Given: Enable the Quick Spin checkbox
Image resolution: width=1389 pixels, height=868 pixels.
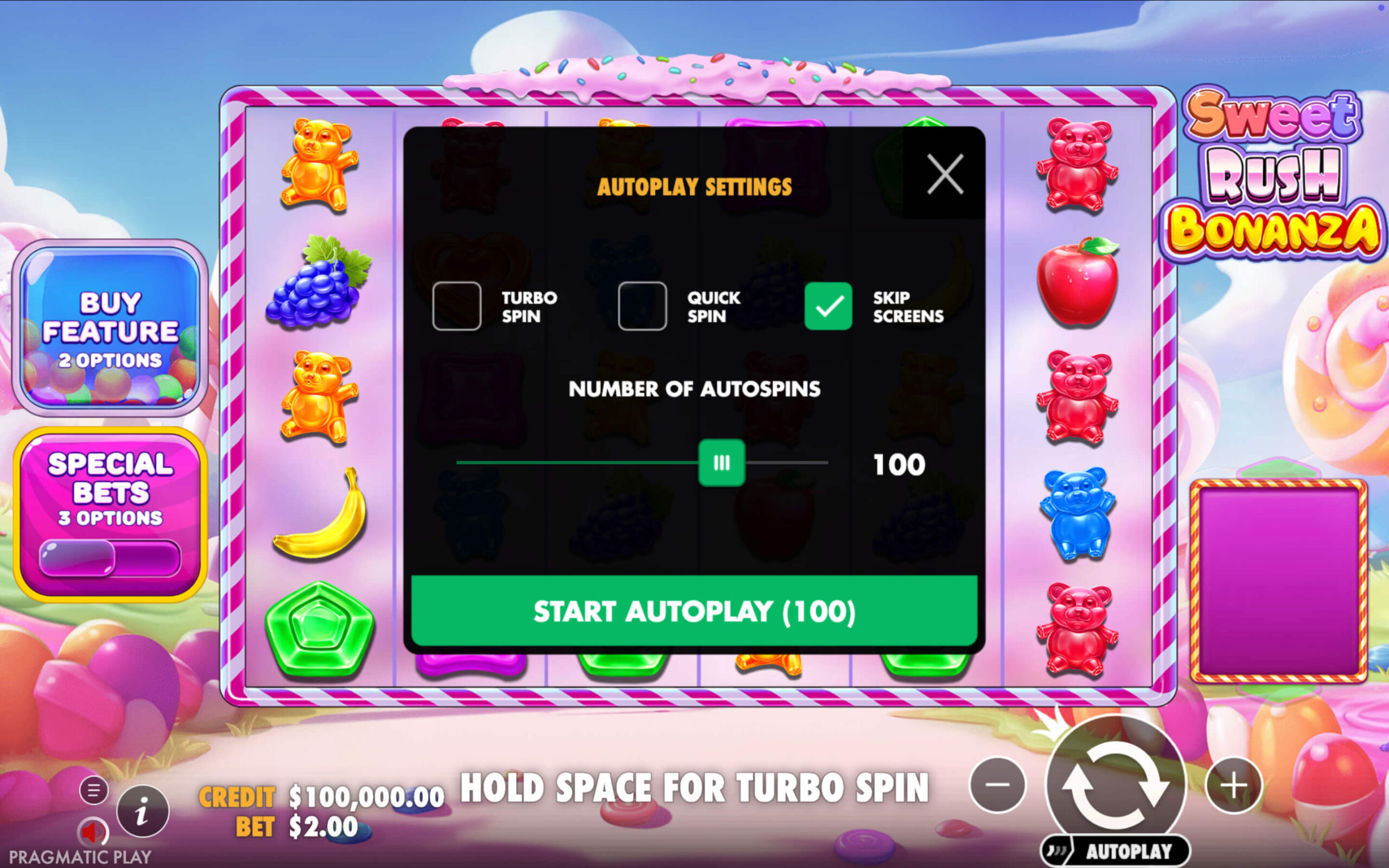Looking at the screenshot, I should [x=642, y=305].
